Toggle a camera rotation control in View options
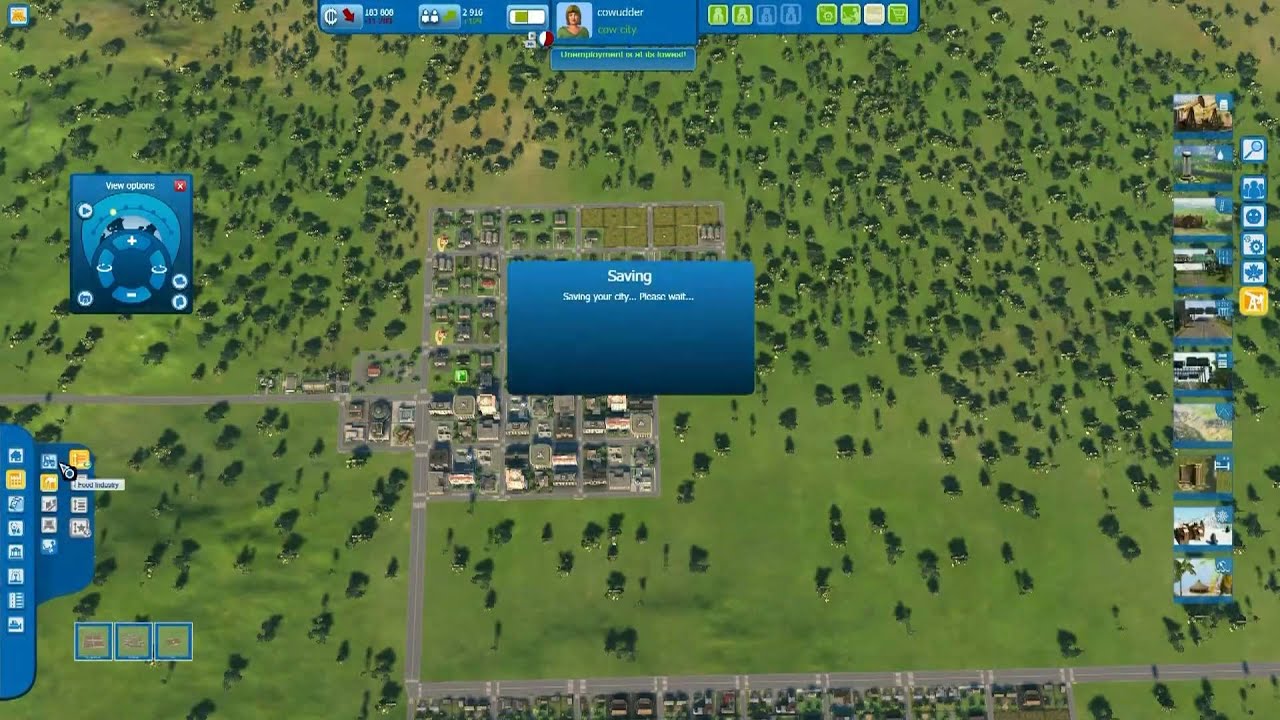 pos(104,267)
